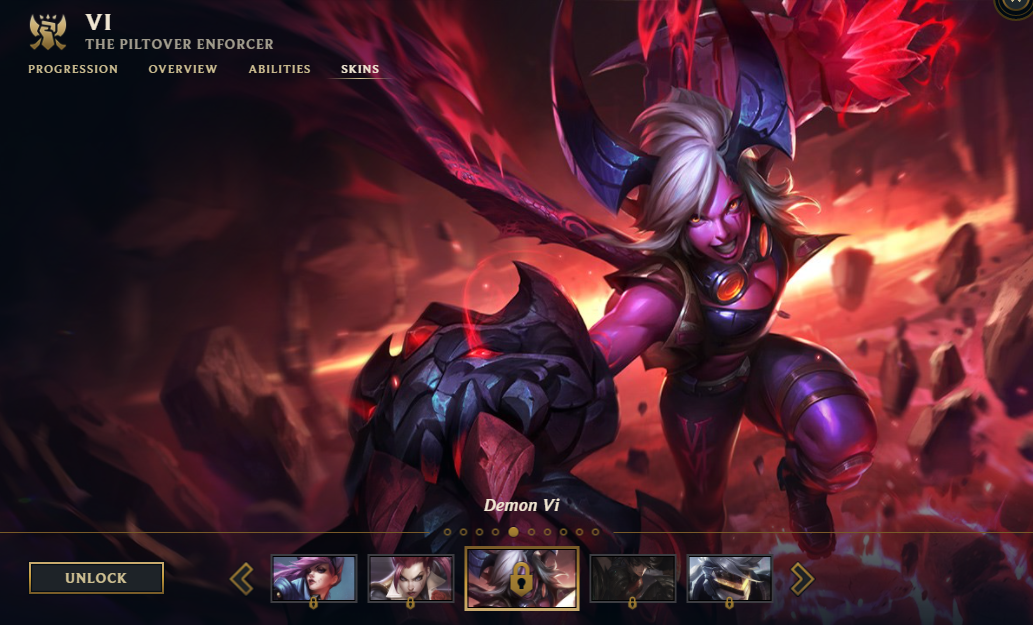Select the red-haired Vi skin thumbnail
The height and width of the screenshot is (625, 1033).
coord(410,578)
